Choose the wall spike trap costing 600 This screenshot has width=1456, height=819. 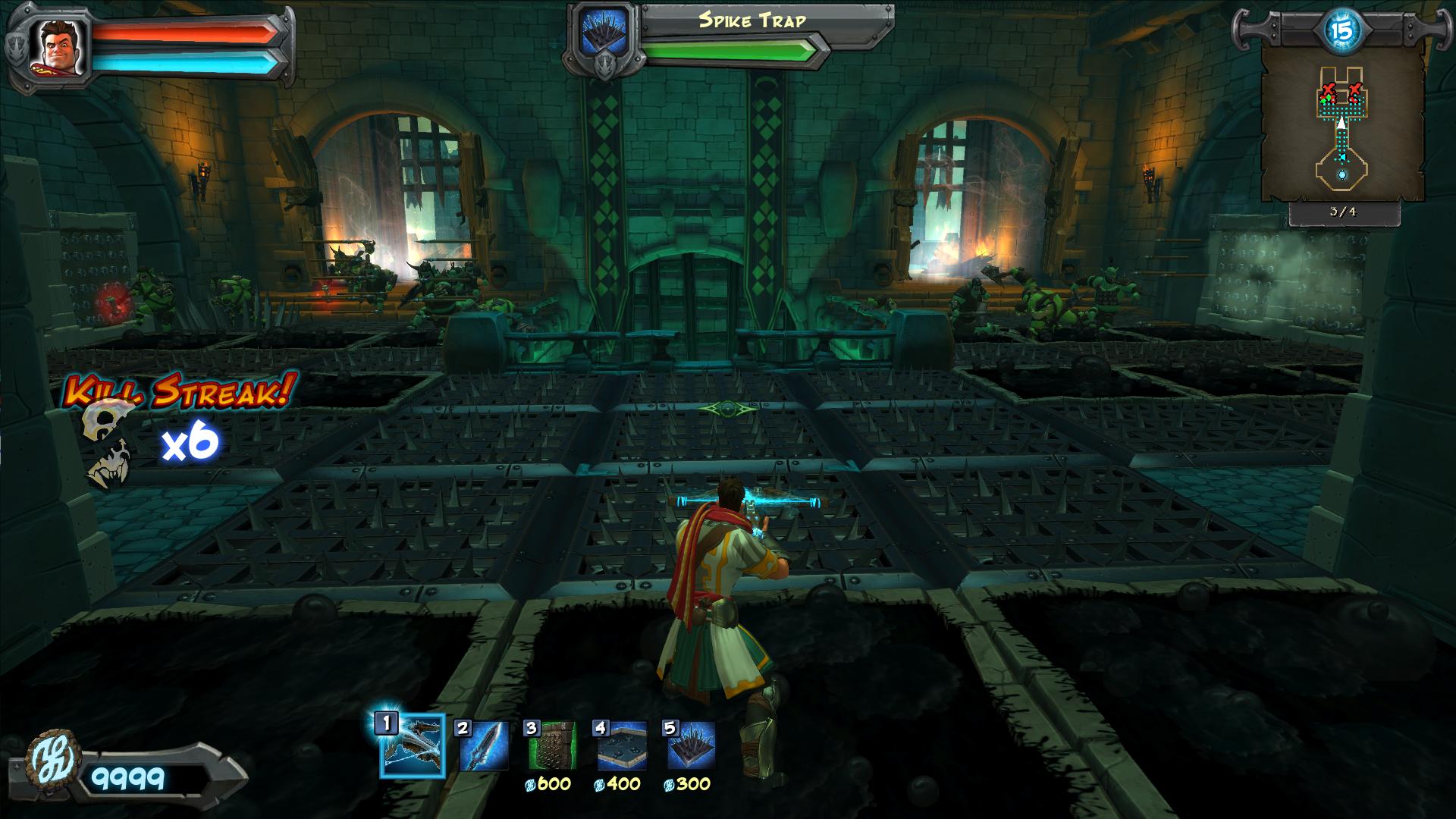click(552, 746)
